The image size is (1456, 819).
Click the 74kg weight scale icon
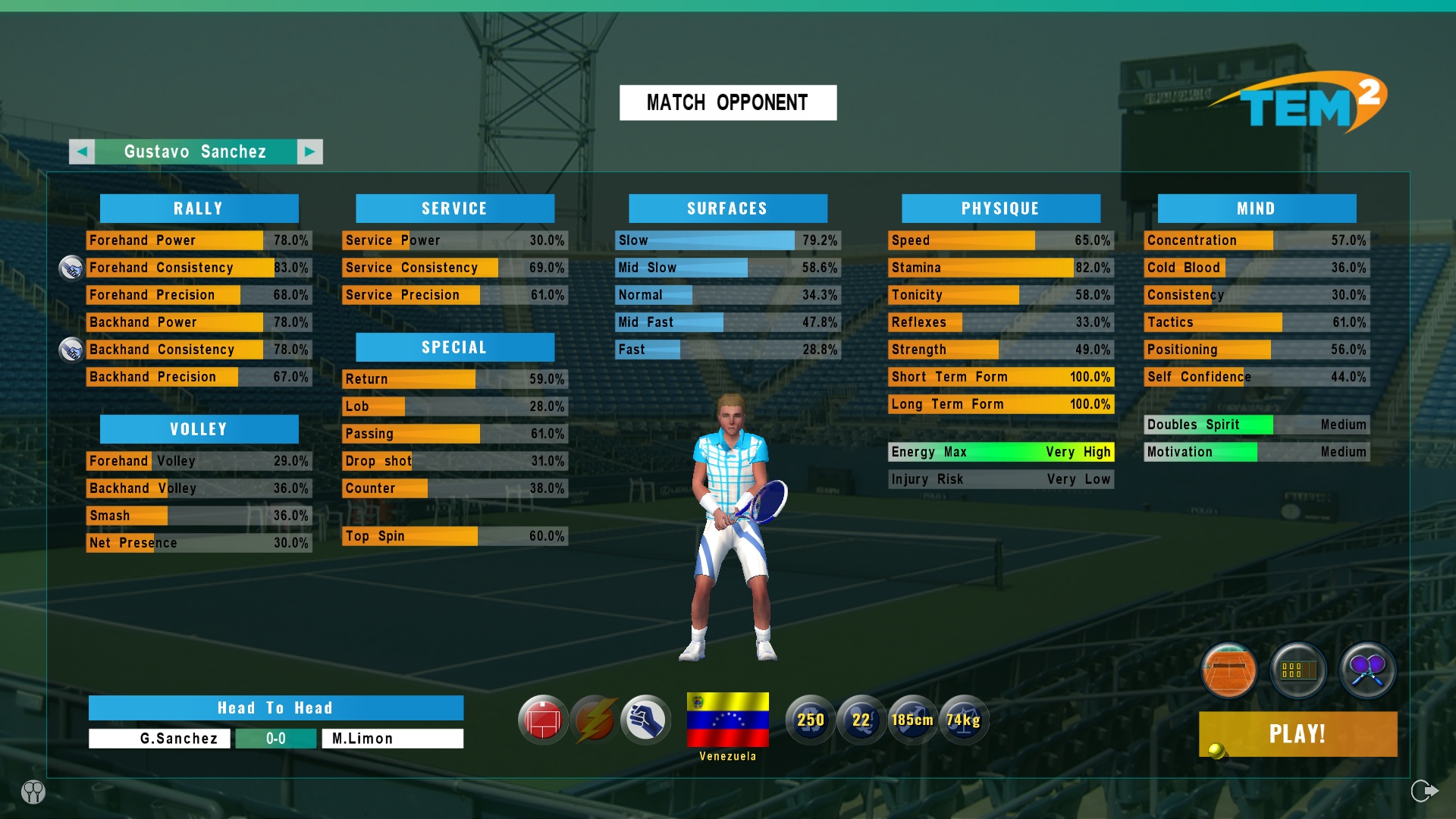coord(965,720)
